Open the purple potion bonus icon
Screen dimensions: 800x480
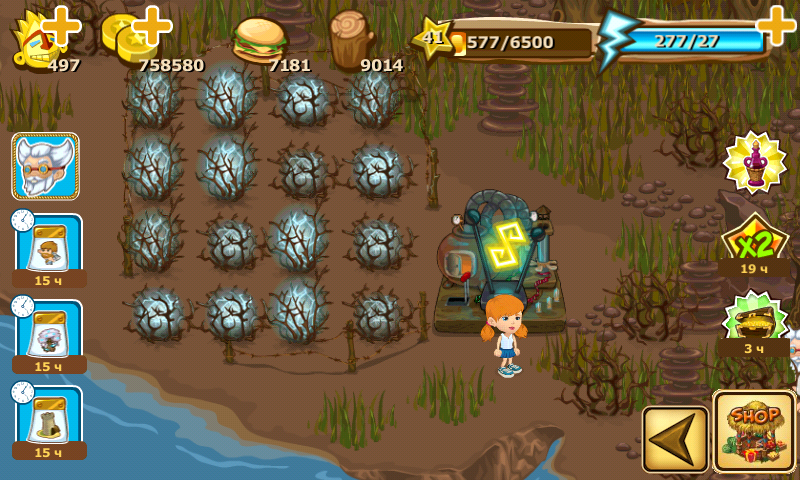[x=755, y=161]
